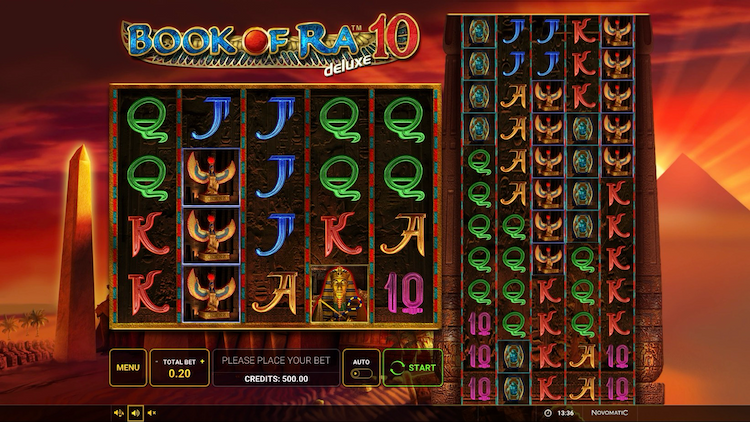Decrease total bet with minus button

click(x=157, y=359)
